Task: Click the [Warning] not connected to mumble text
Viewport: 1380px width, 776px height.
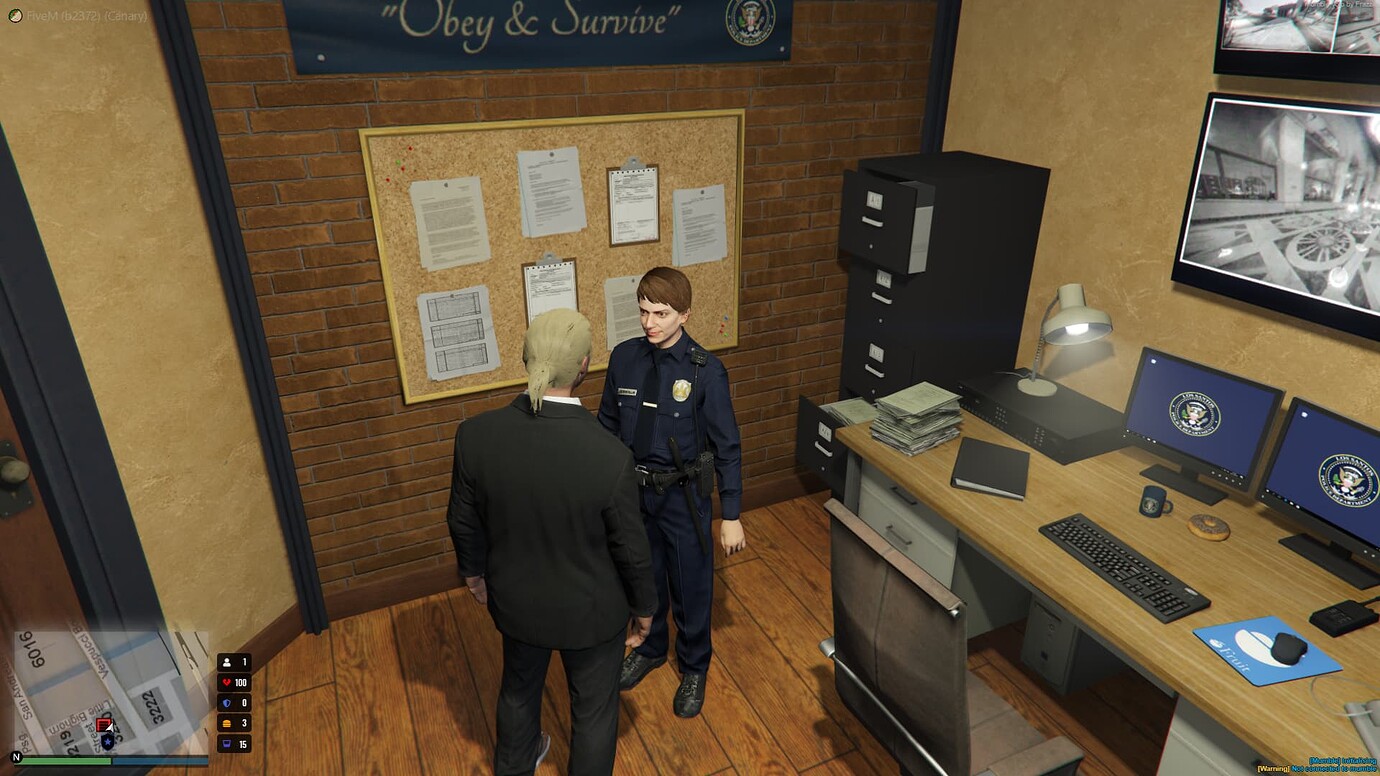Action: tap(1320, 768)
